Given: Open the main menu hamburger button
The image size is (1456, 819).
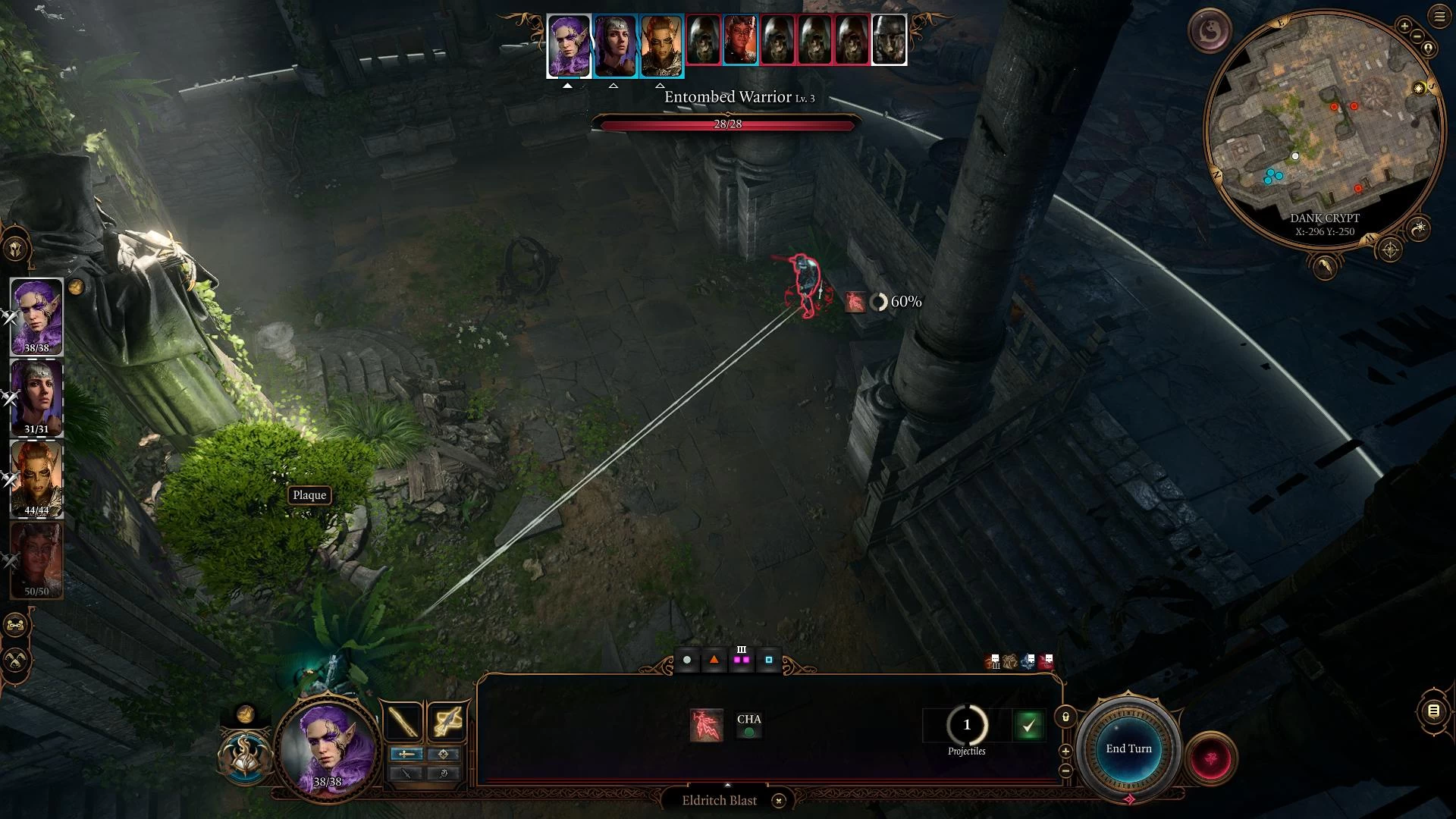Looking at the screenshot, I should point(1439,17).
